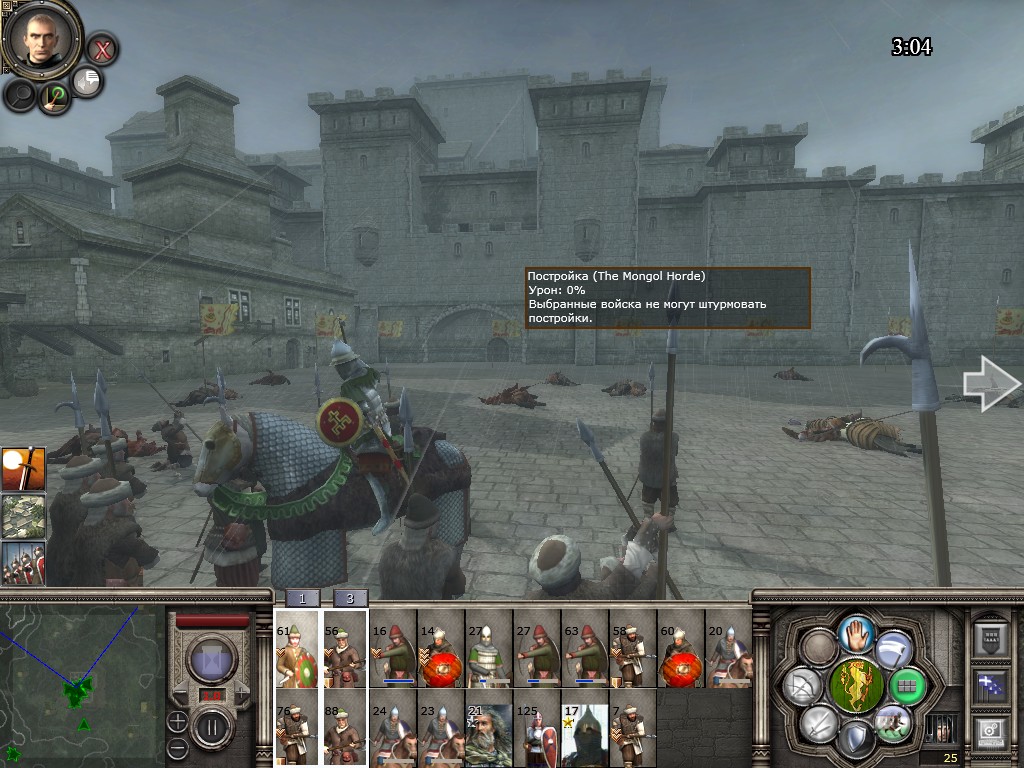The height and width of the screenshot is (768, 1024).
Task: Select army group tab 3
Action: (x=349, y=598)
